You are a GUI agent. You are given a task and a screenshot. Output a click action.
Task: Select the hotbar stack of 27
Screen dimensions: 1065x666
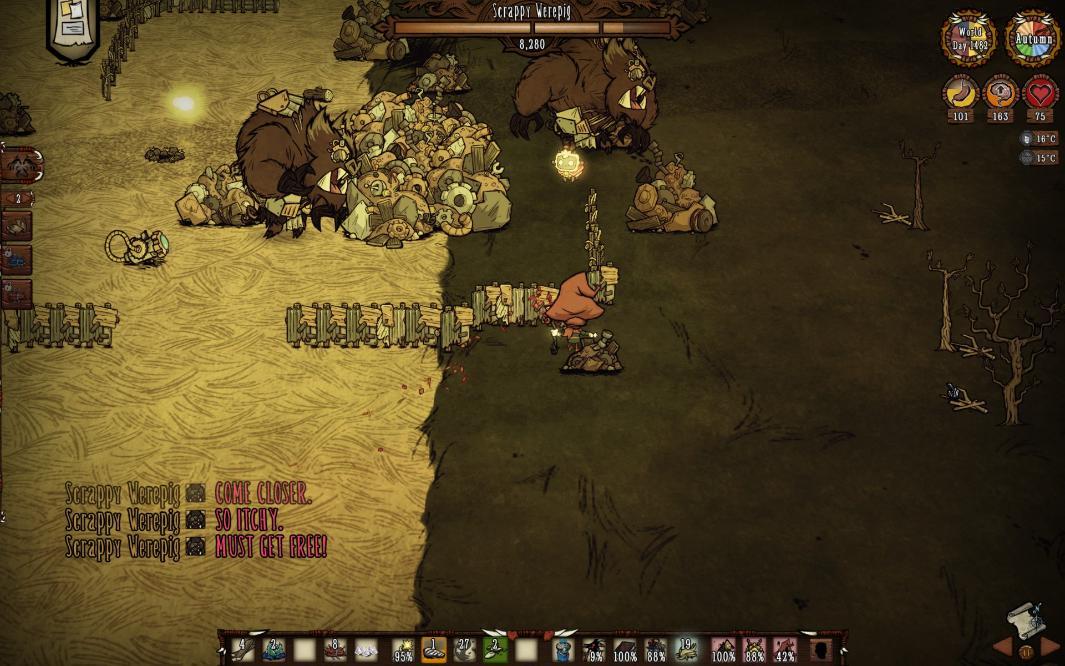point(464,650)
